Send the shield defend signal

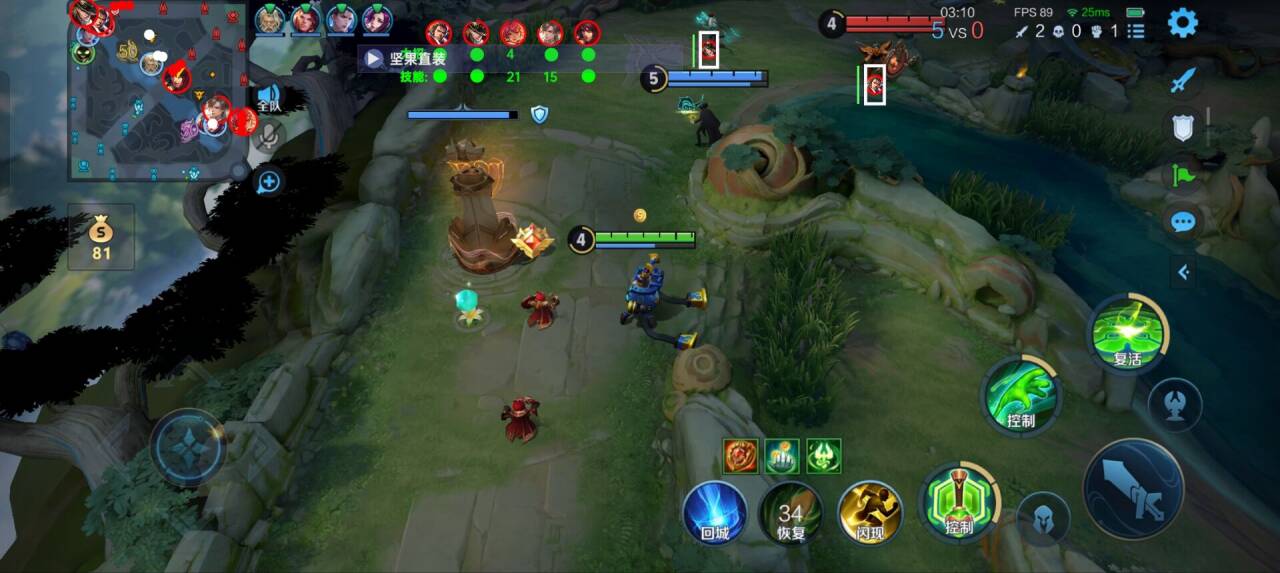[1183, 127]
